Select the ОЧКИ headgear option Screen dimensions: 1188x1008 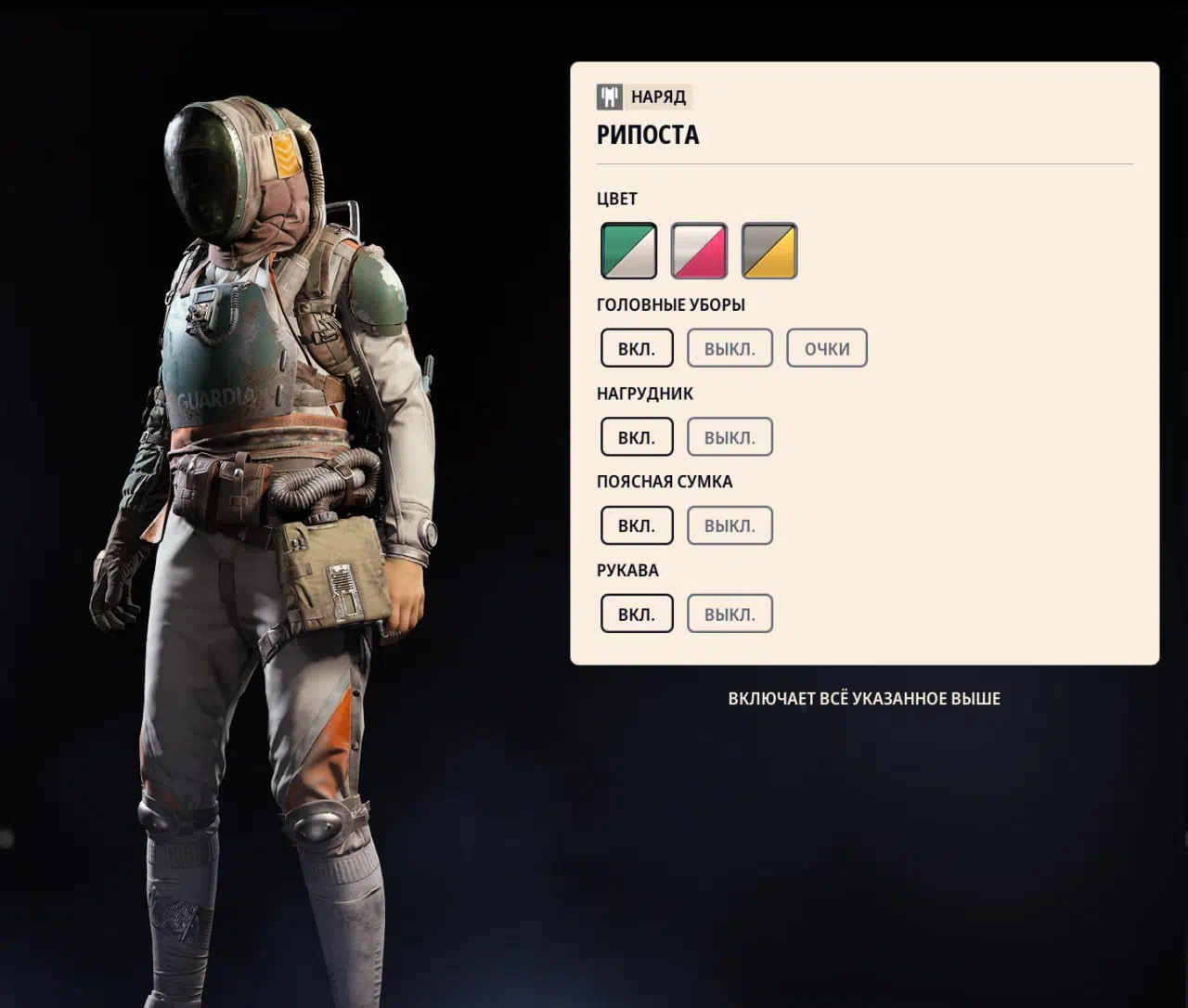coord(827,348)
